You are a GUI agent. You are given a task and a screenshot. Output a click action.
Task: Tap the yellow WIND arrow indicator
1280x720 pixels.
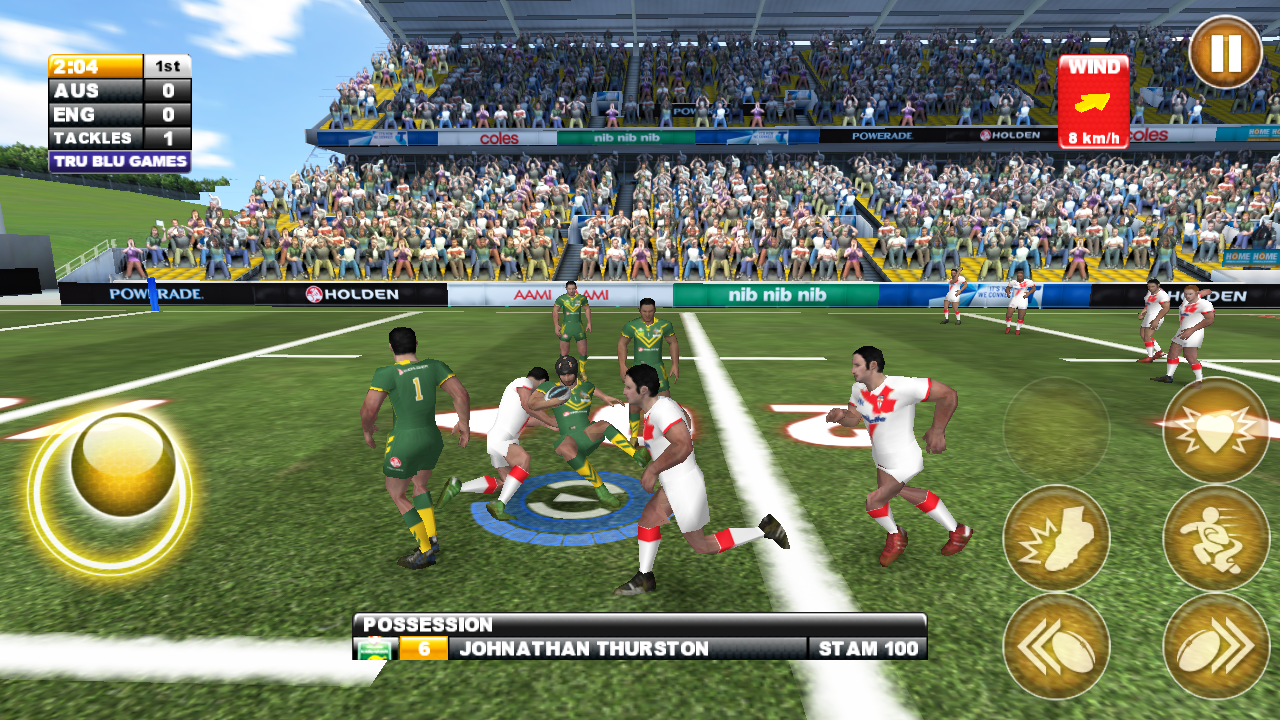(1094, 100)
